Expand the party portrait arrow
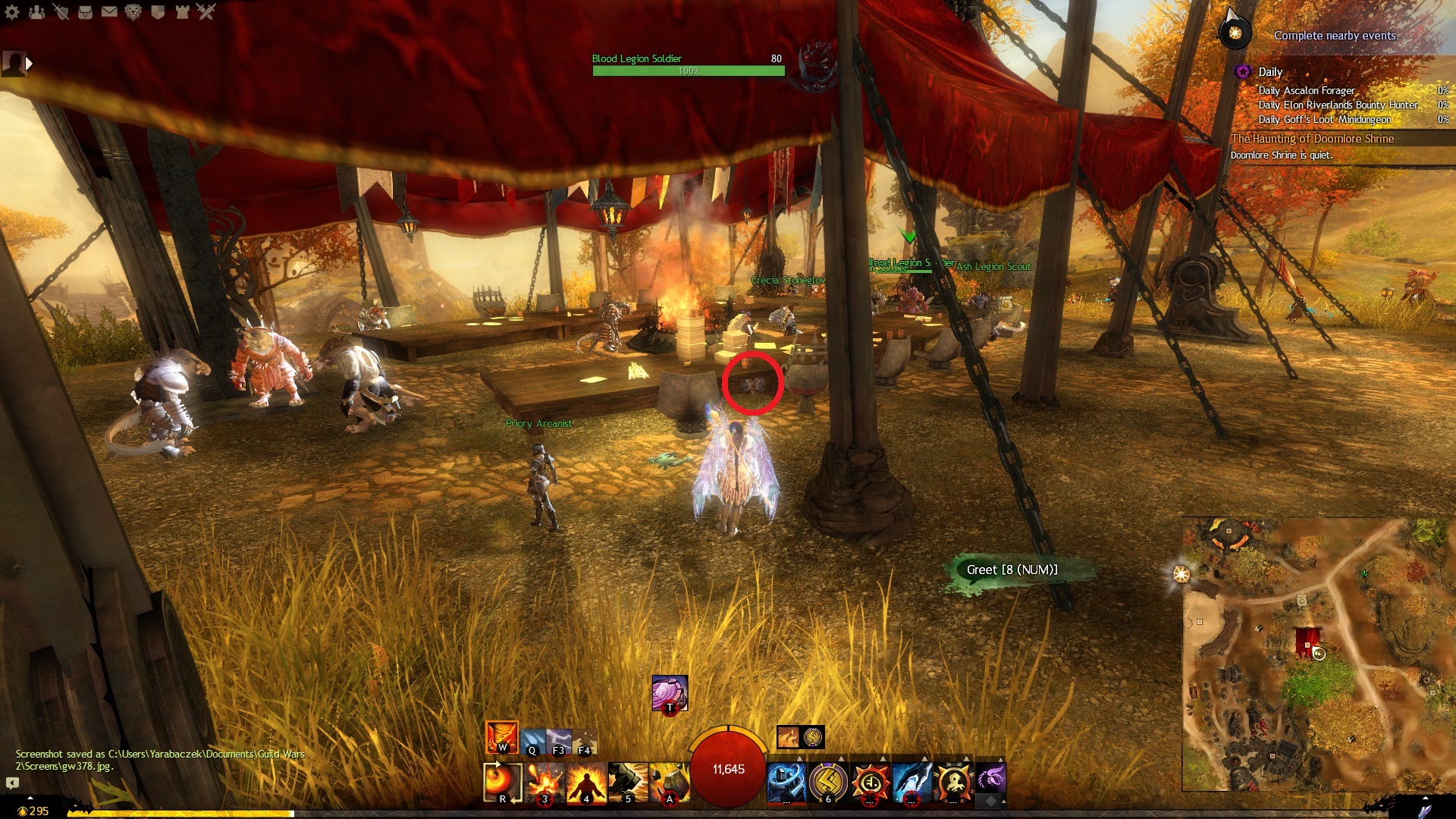The height and width of the screenshot is (819, 1456). [30, 64]
